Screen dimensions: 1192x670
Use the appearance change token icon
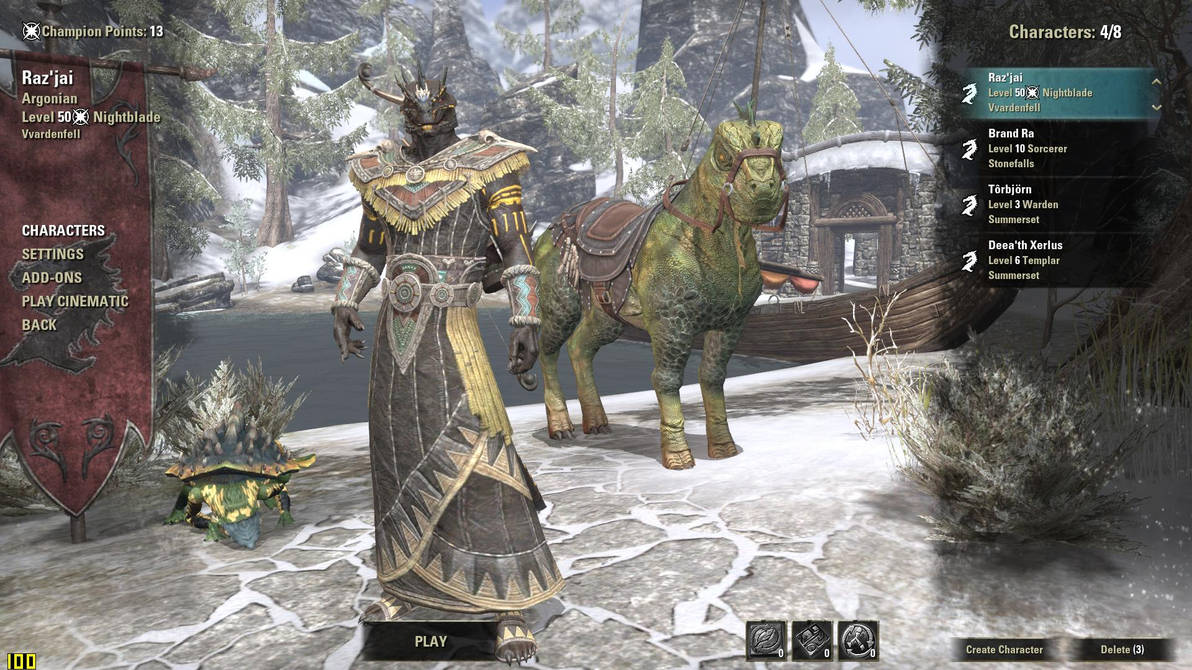click(812, 640)
